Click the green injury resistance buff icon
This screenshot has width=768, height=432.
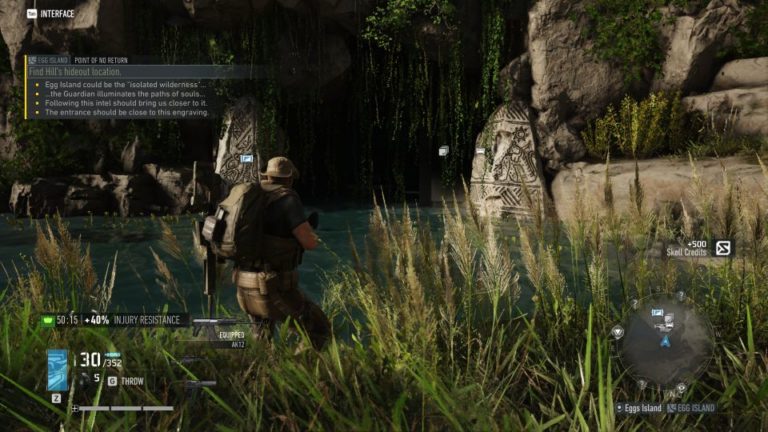(47, 320)
